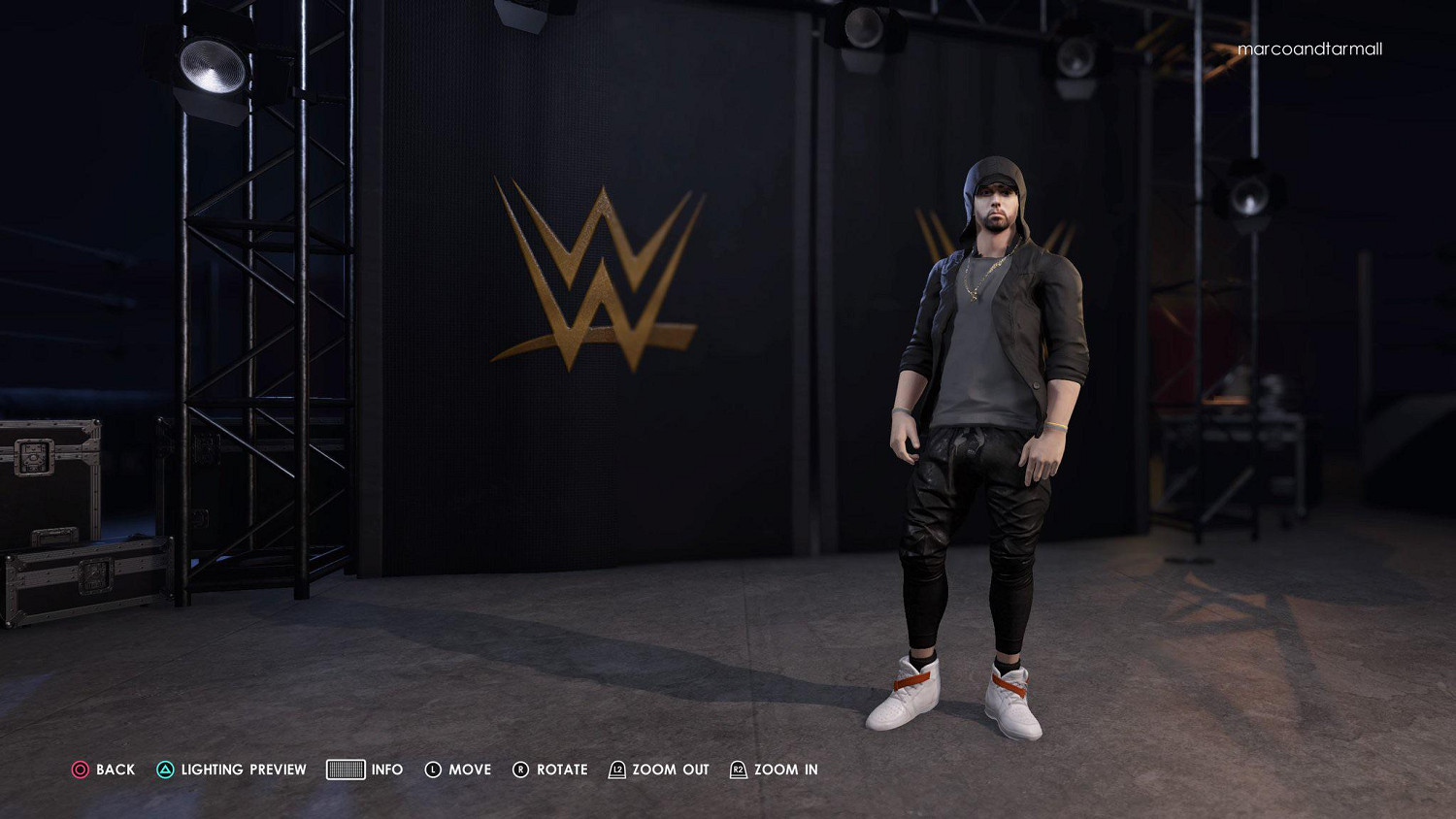Image resolution: width=1456 pixels, height=819 pixels.
Task: Activate the ZOOM OUT option
Action: 670,770
